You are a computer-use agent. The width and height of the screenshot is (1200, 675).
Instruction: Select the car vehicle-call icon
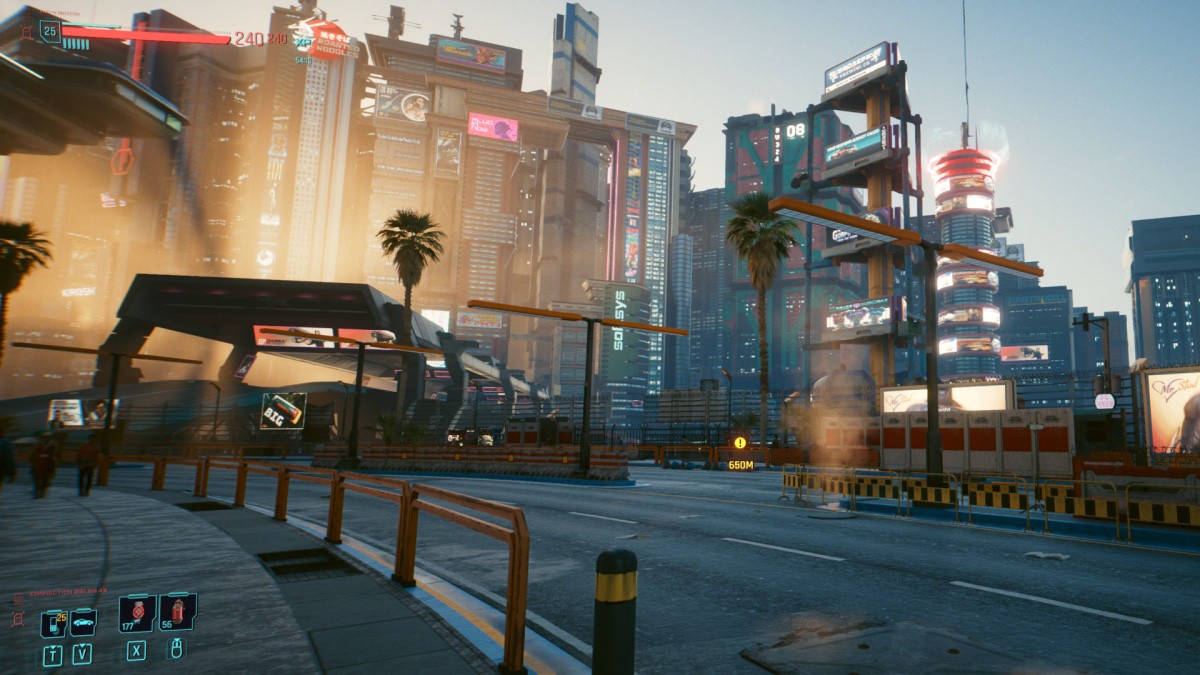tap(83, 622)
